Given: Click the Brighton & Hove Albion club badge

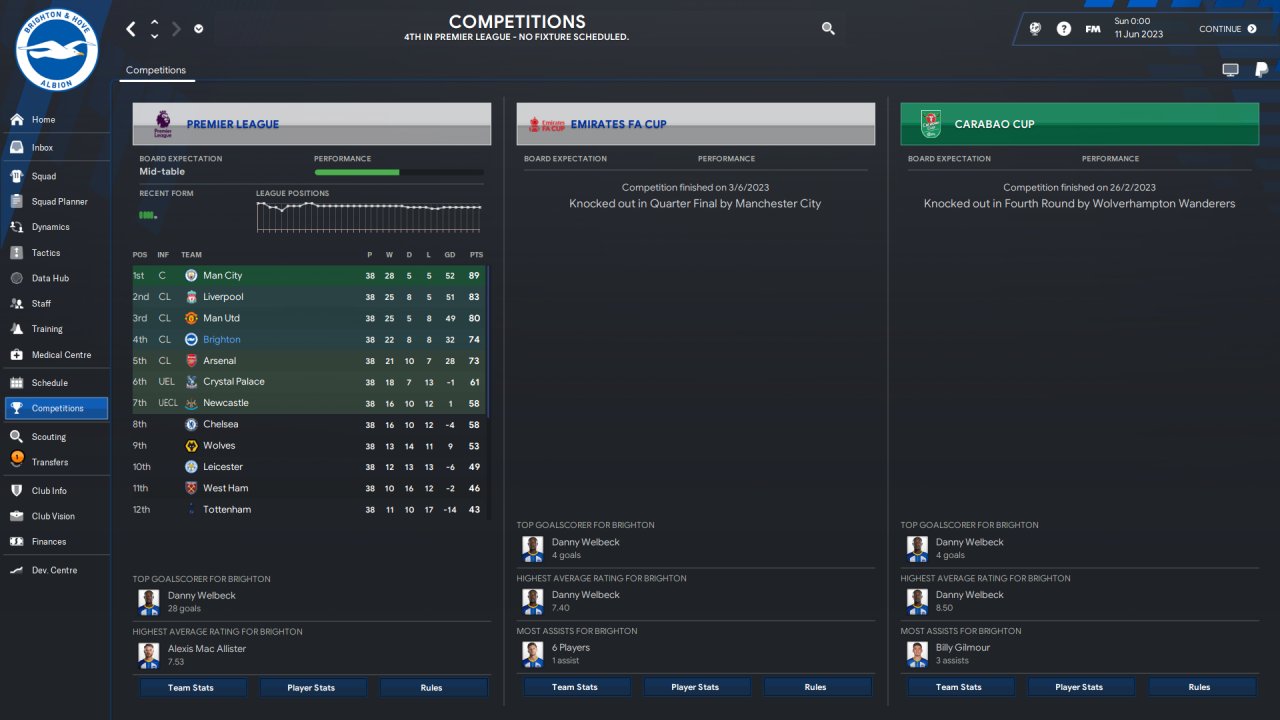Looking at the screenshot, I should (57, 50).
